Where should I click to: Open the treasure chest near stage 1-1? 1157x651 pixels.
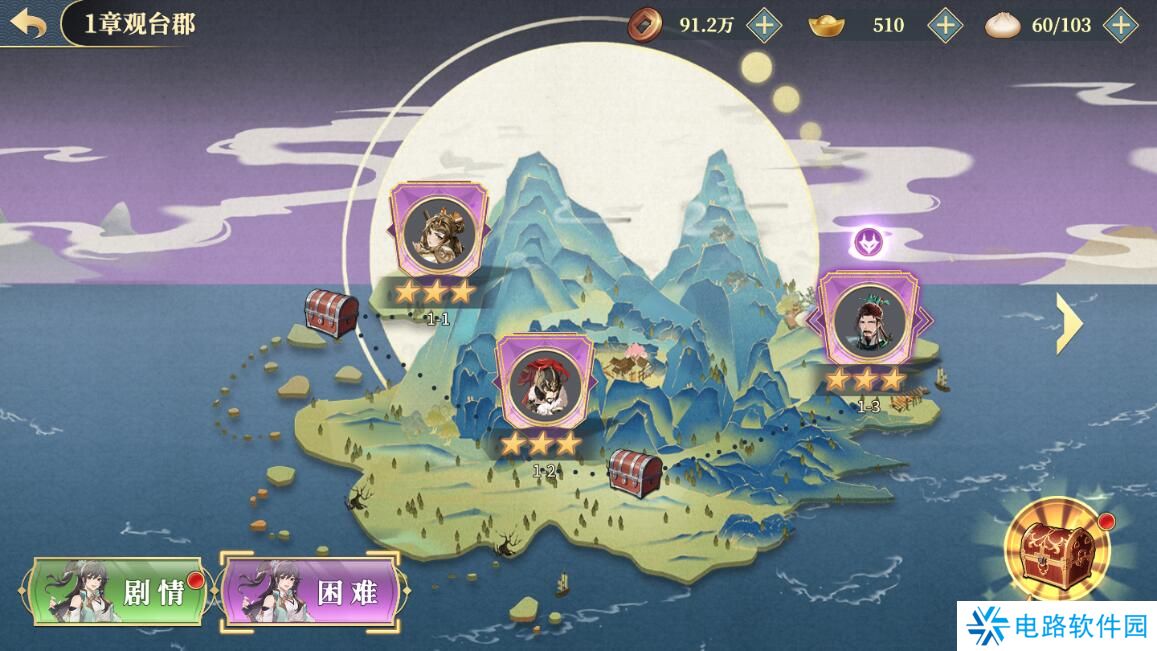click(331, 312)
